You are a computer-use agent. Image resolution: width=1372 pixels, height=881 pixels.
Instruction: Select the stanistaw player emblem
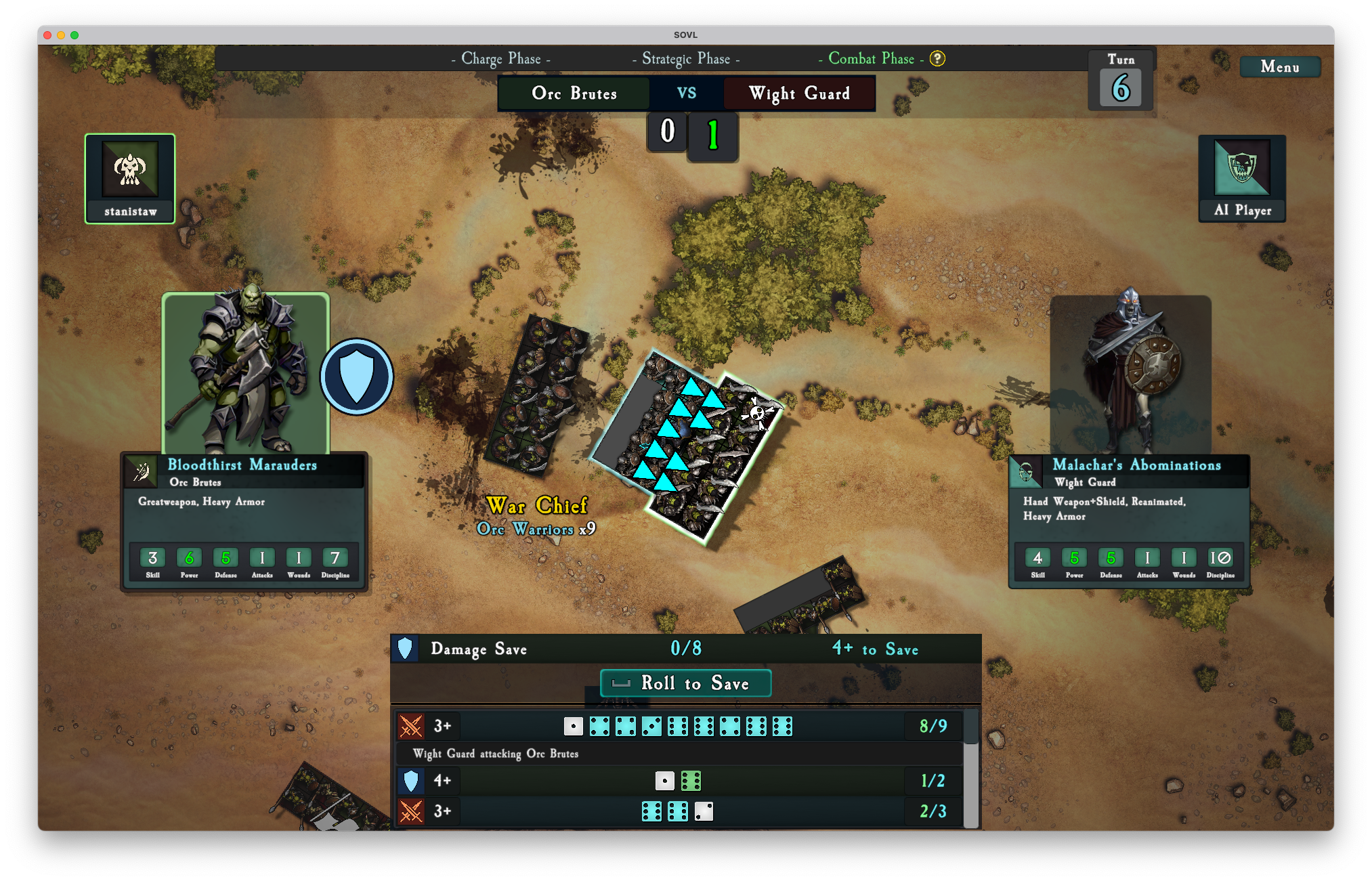[129, 169]
